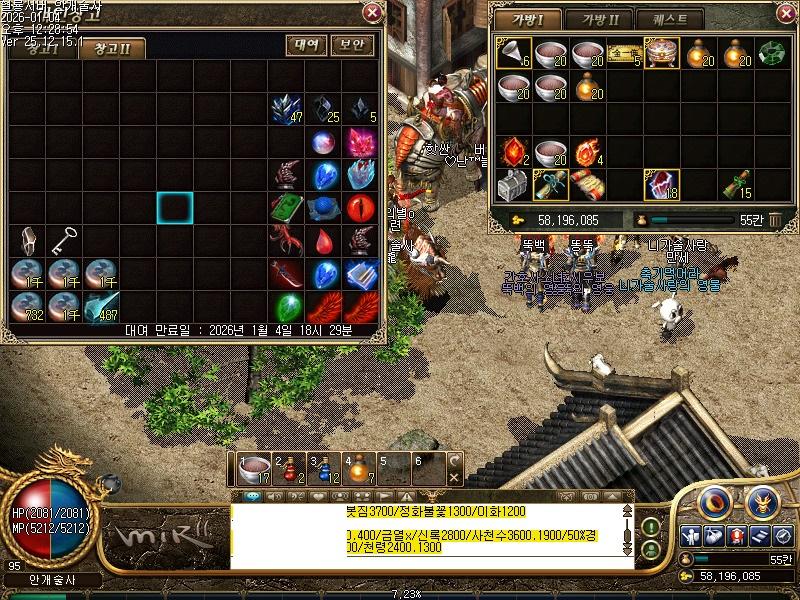This screenshot has width=800, height=600.
Task: Use the blue potion in hotbar slot 3
Action: tap(323, 468)
